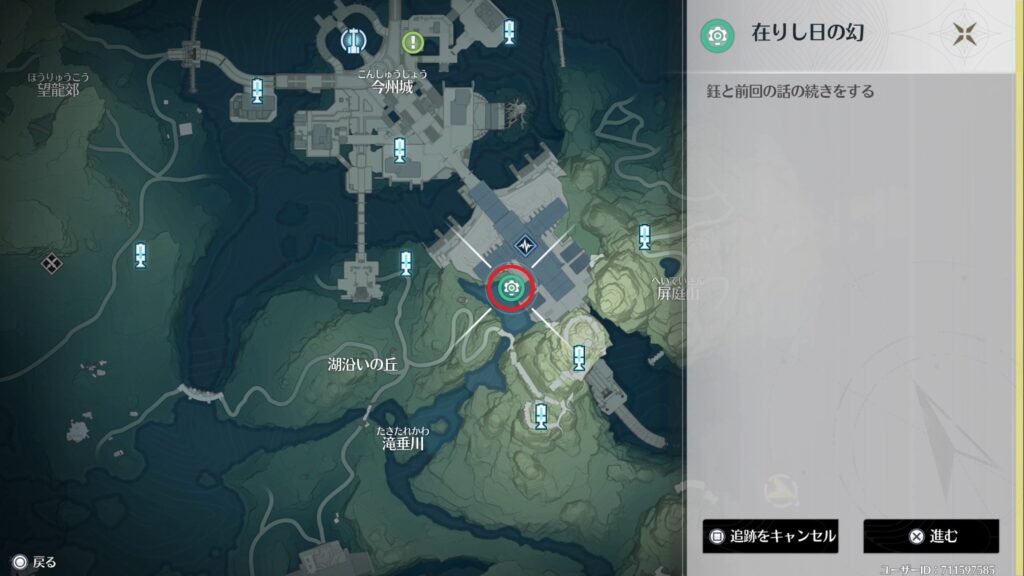
Task: Open the green exclamation mark map marker
Action: 413,42
